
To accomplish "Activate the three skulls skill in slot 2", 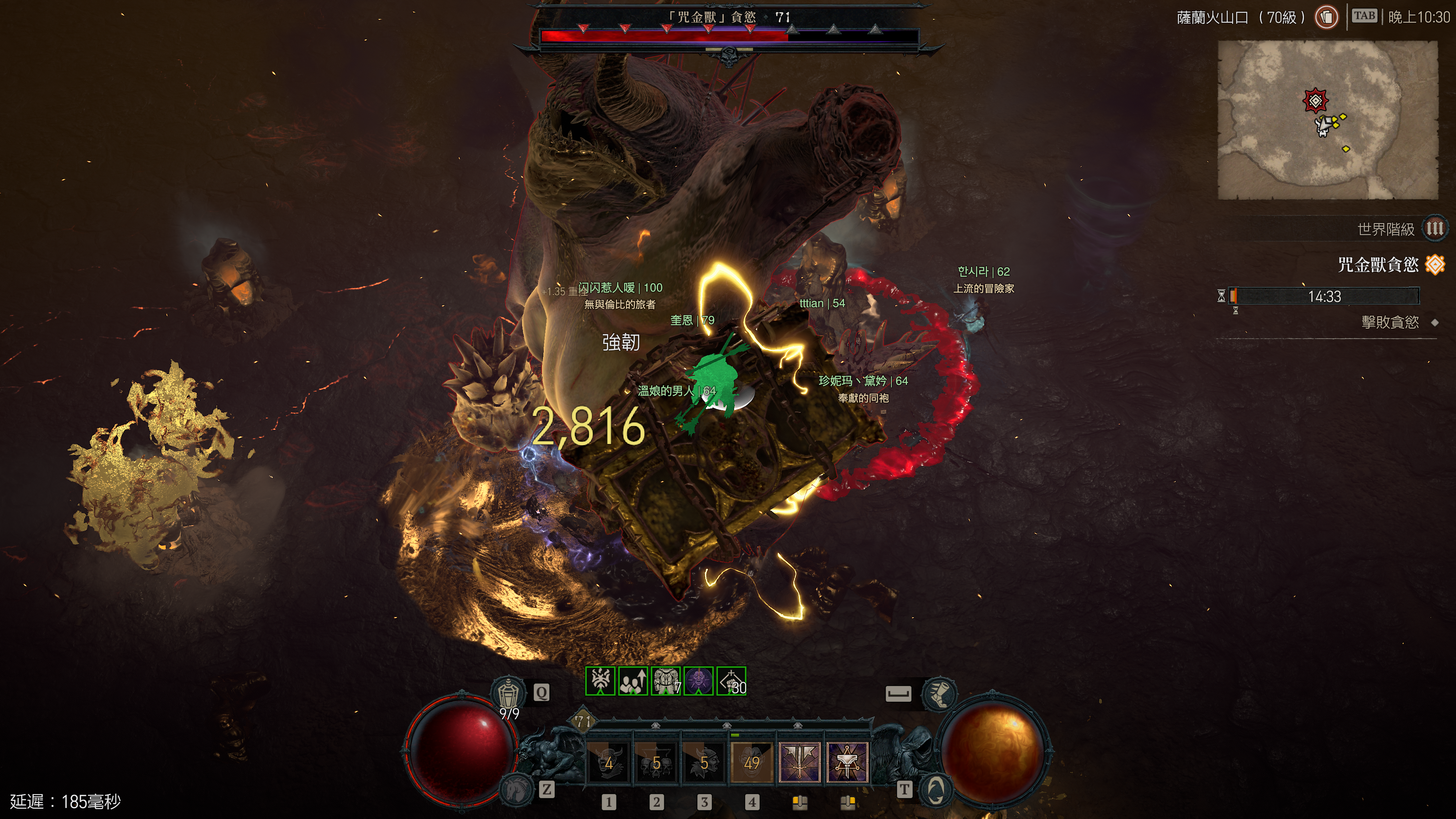I will tap(656, 762).
